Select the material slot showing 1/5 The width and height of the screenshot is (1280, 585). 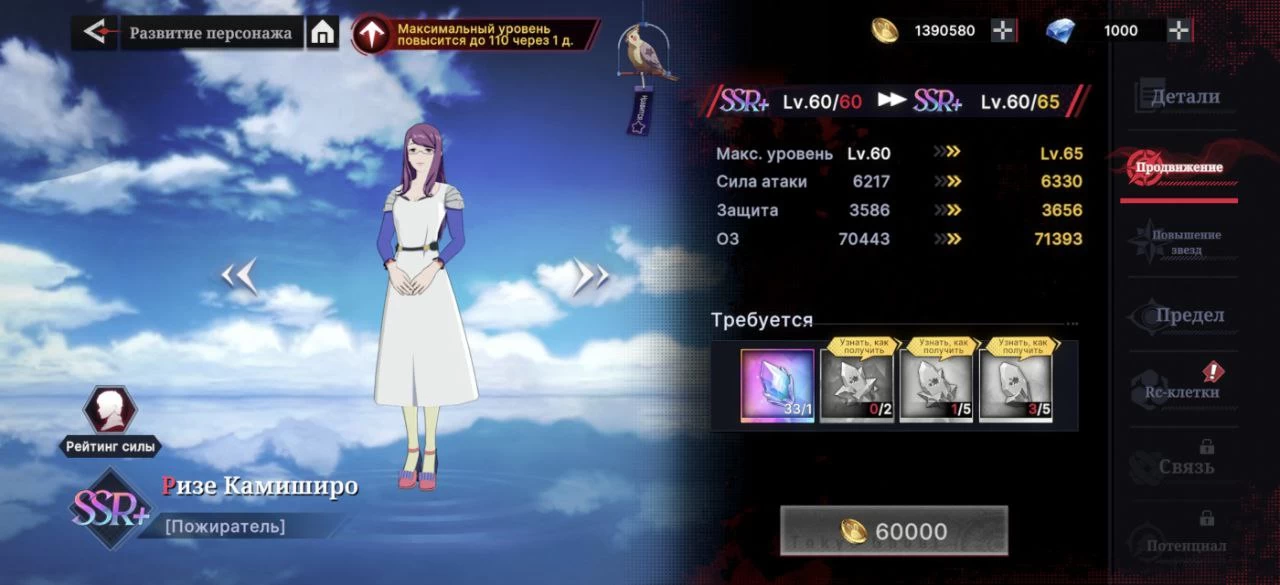936,386
